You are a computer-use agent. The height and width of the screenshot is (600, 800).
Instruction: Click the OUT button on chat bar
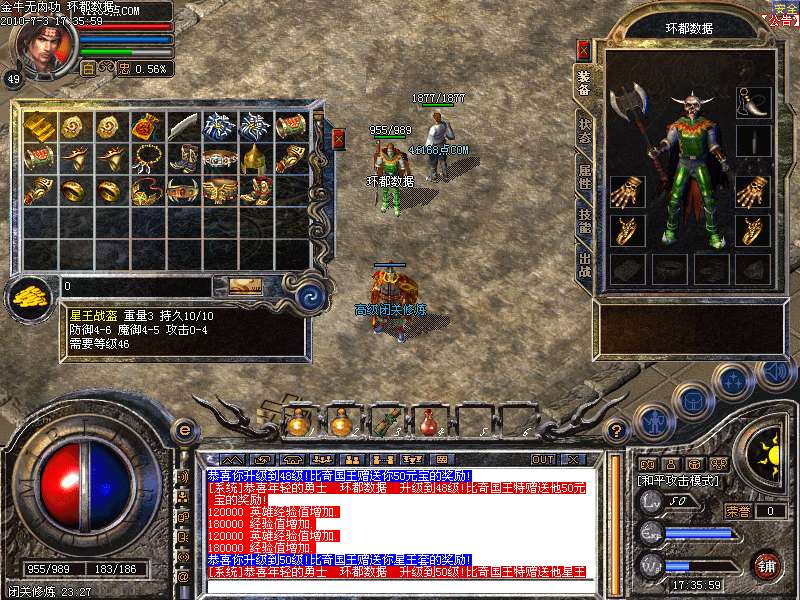543,459
